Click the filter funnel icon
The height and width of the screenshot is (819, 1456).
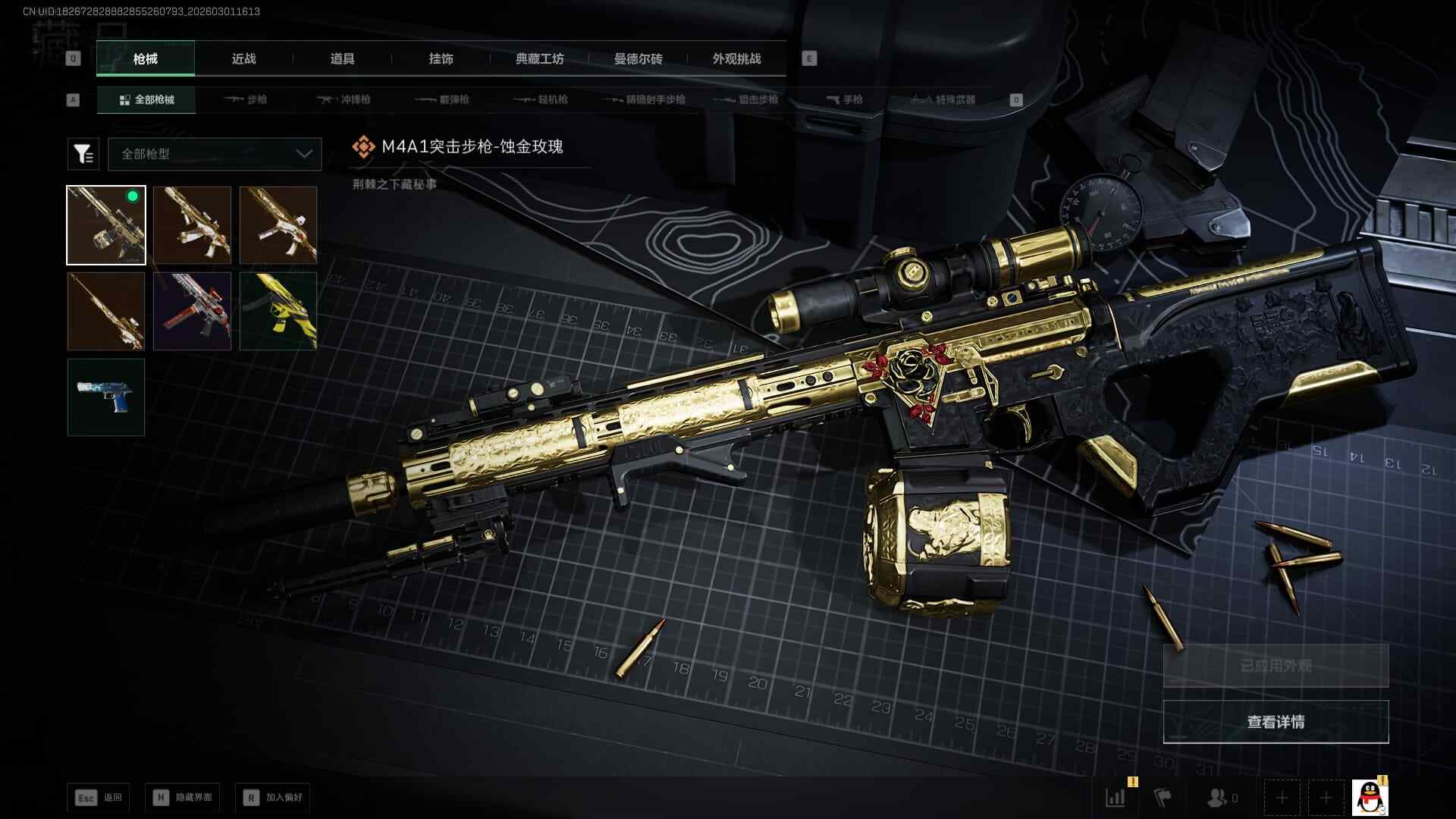[83, 154]
